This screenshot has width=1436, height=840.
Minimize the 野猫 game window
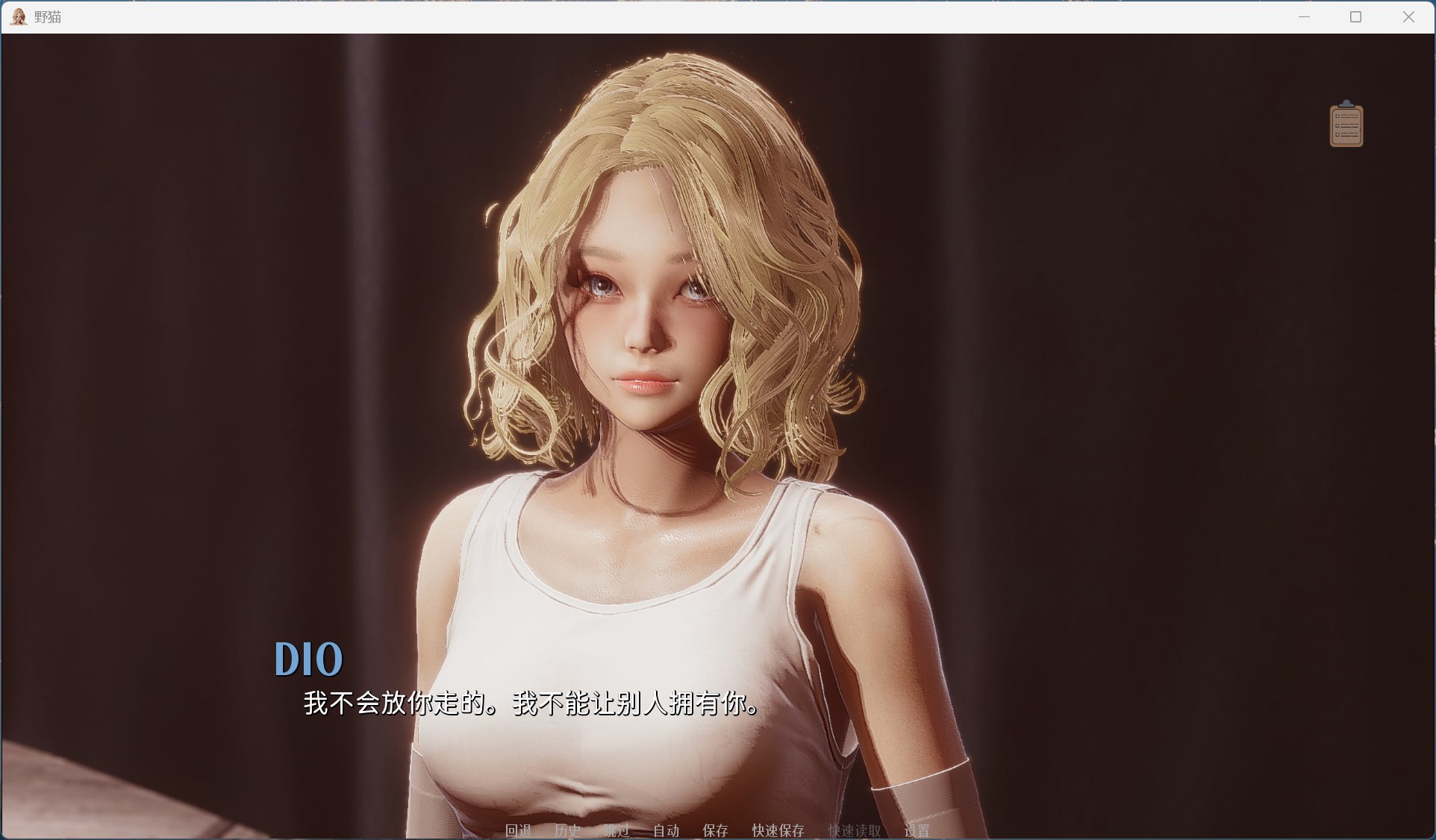point(1303,16)
